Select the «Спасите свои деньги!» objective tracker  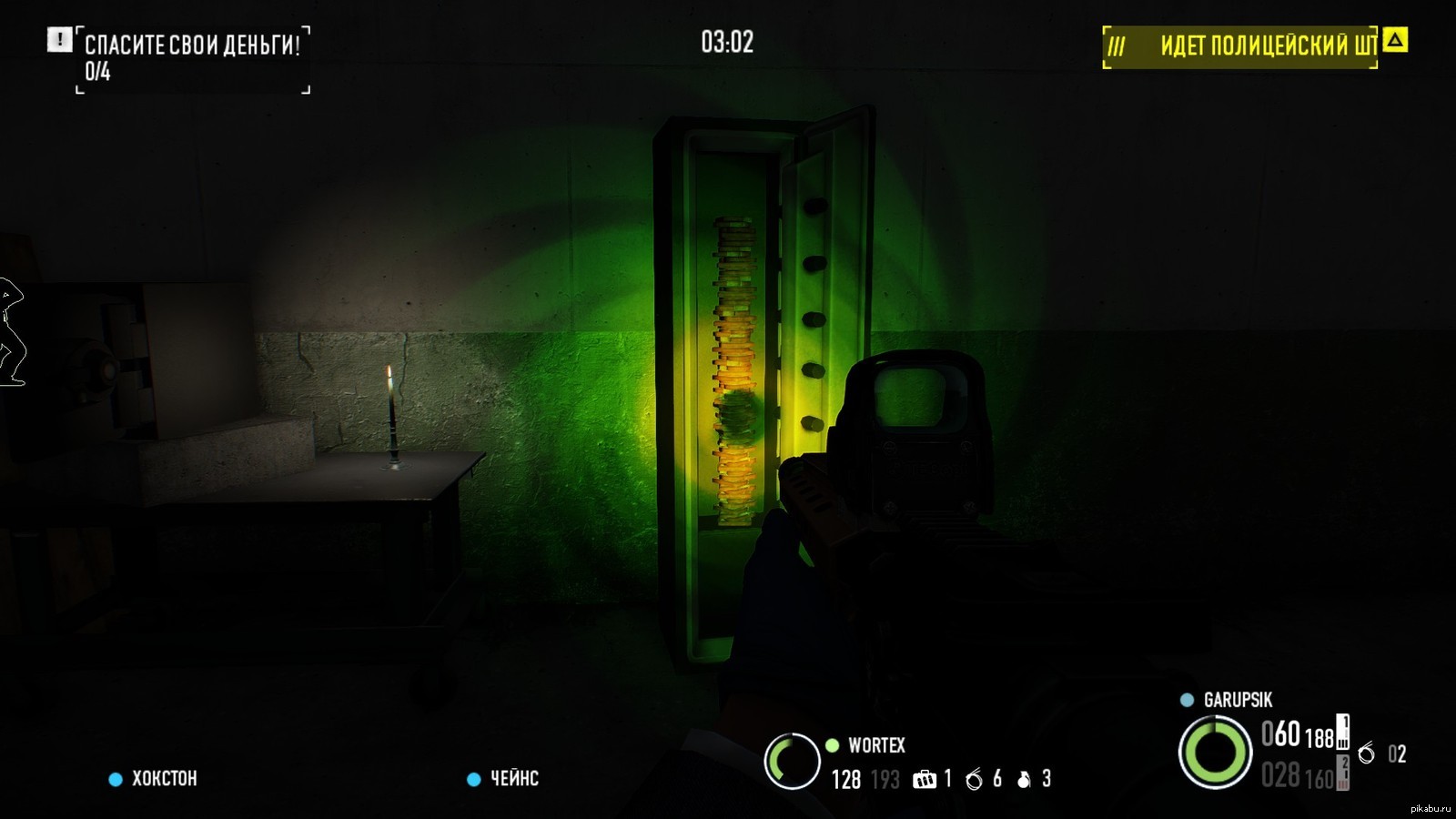192,45
